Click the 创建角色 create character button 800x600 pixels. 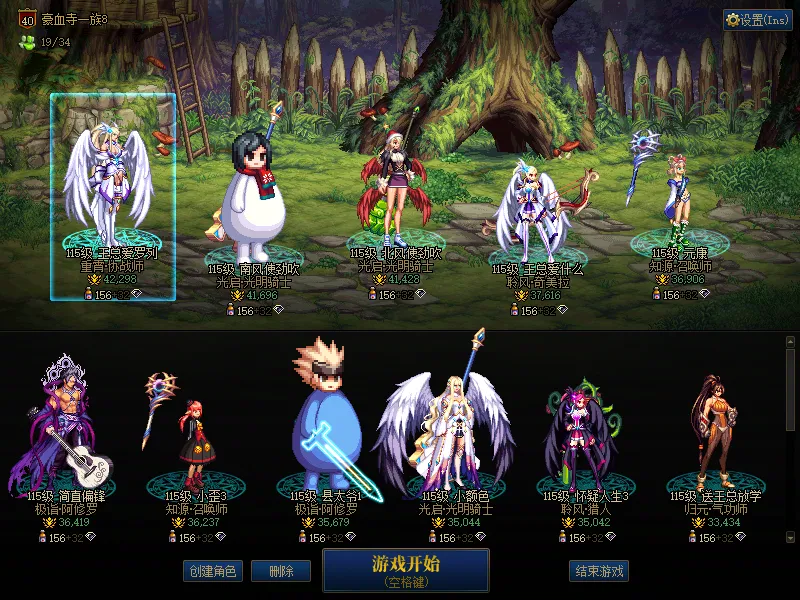tap(212, 571)
